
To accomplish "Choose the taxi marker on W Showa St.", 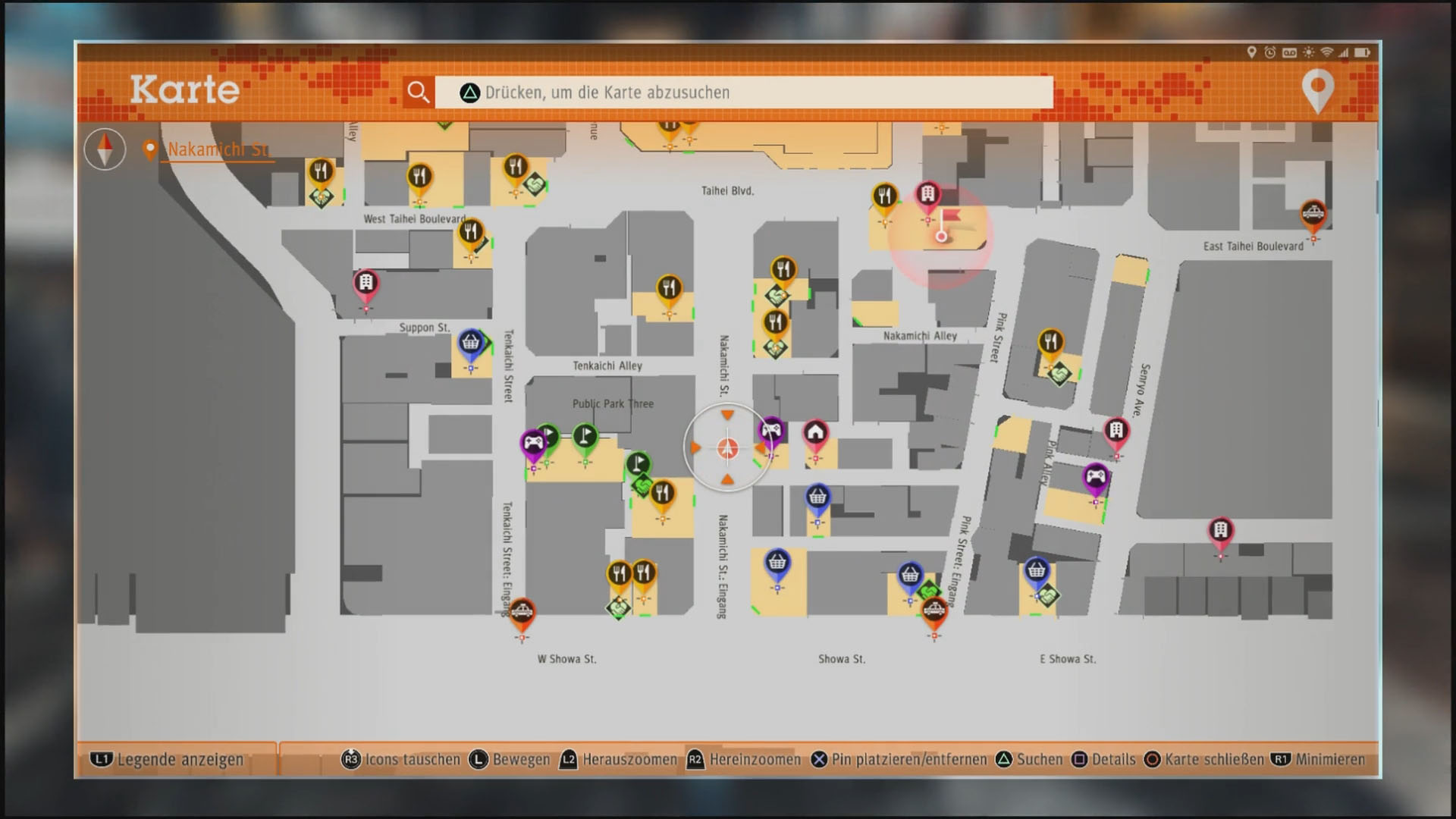I will 522,612.
